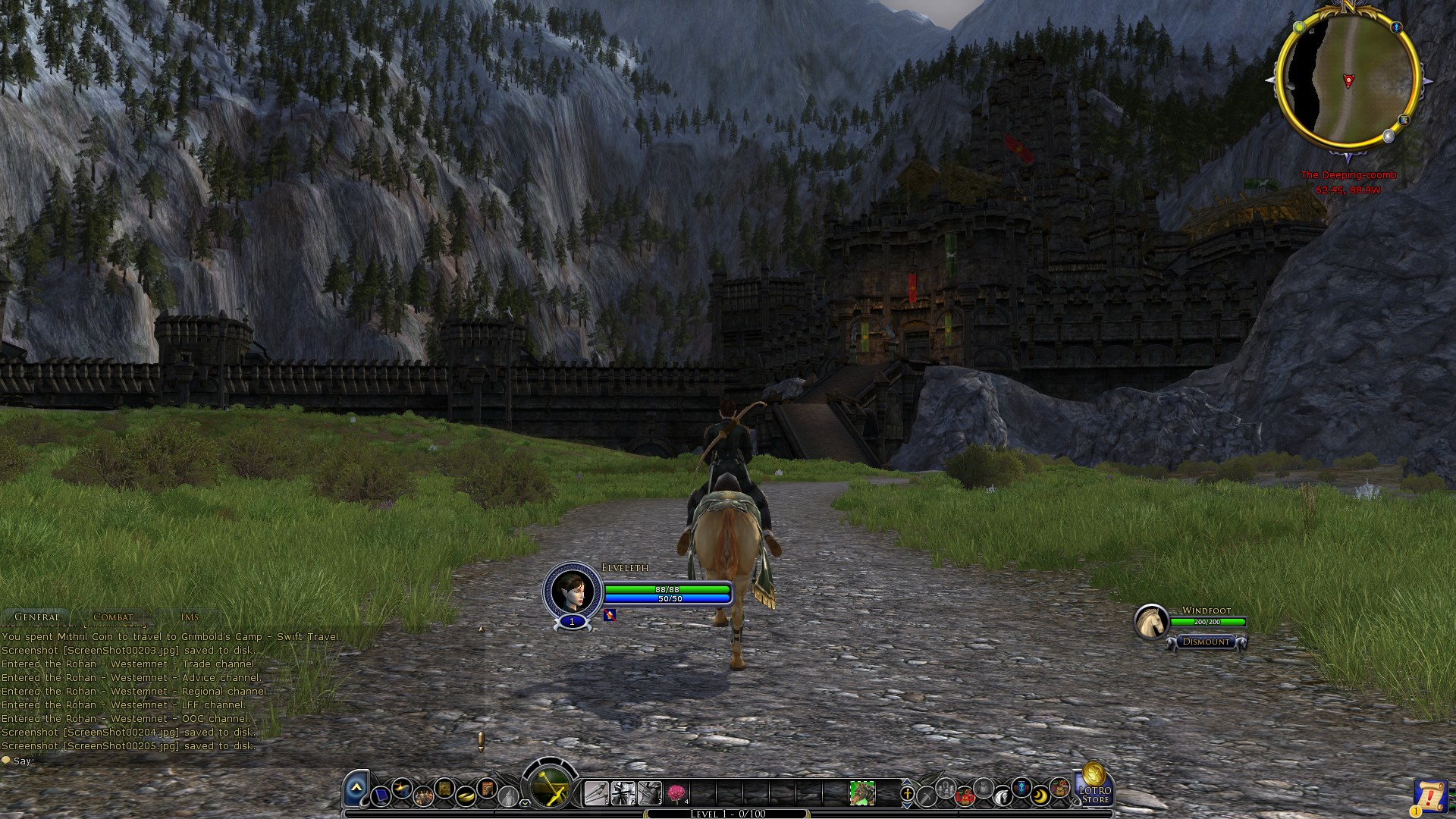This screenshot has width=1456, height=819.
Task: Click the Windfoot horse portrait
Action: point(1150,621)
